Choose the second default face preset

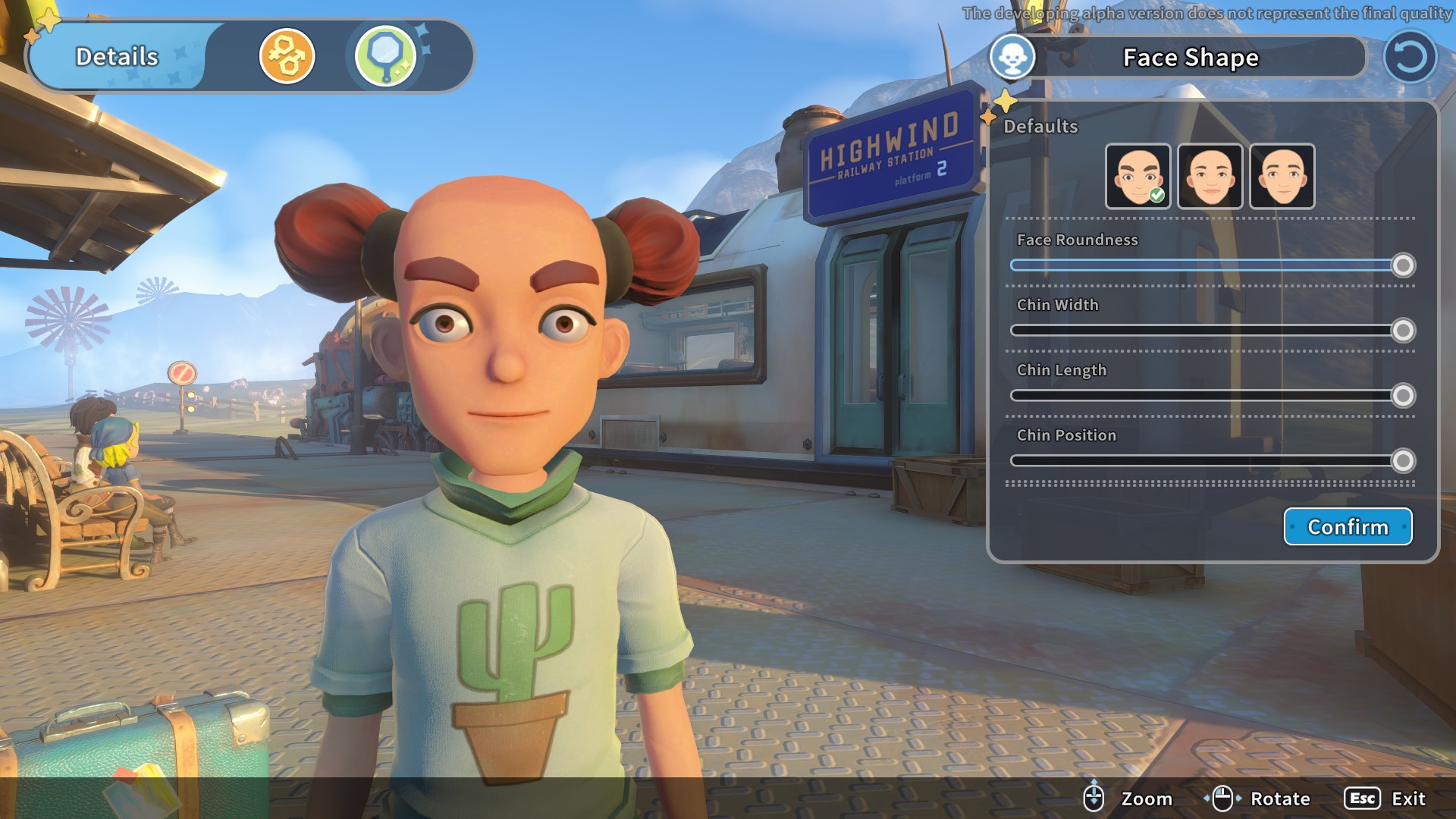1210,176
